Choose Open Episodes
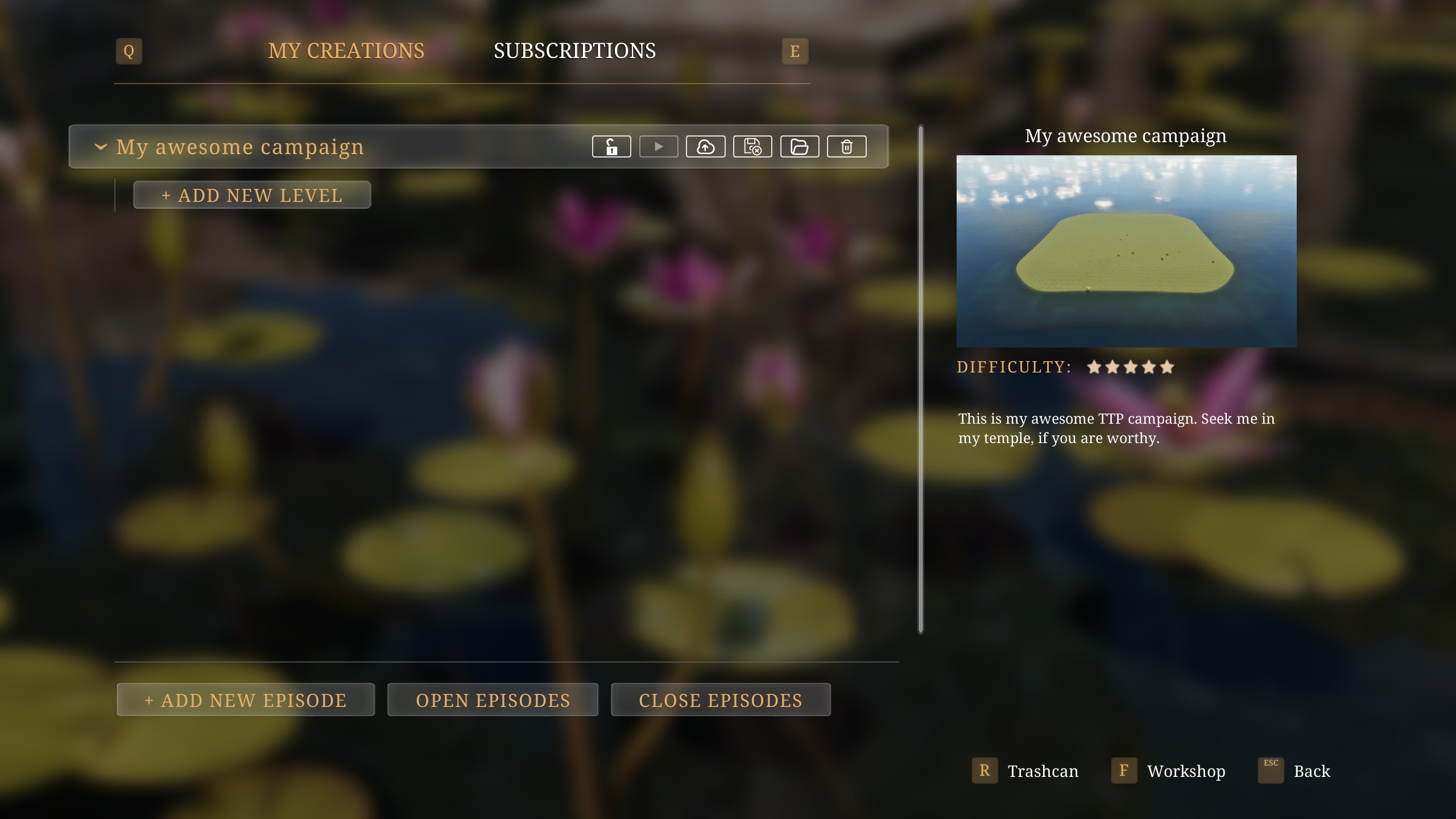Screen dimensions: 1456x819 coord(493,700)
